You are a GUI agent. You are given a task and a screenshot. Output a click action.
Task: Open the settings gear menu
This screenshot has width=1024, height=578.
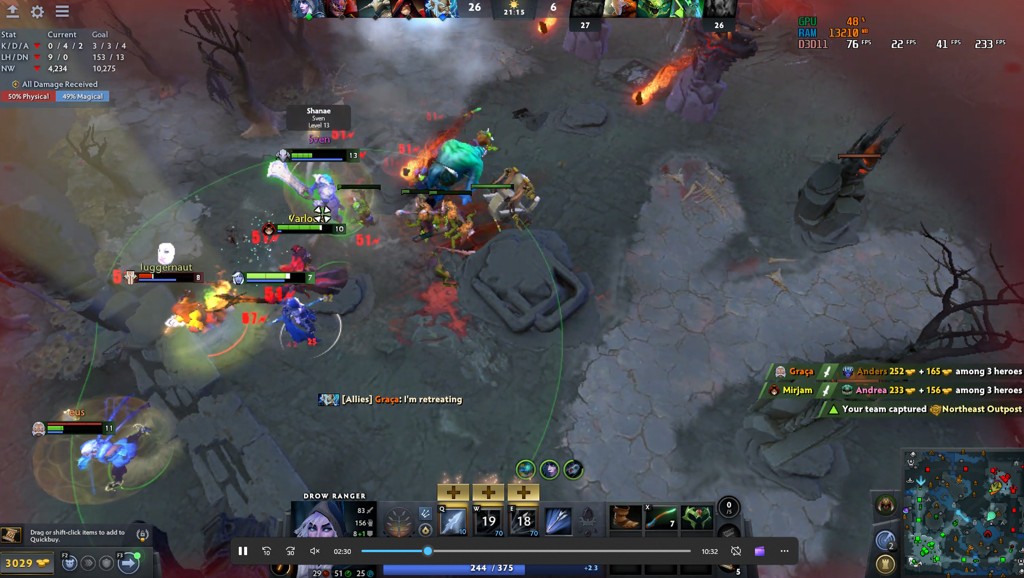[37, 12]
